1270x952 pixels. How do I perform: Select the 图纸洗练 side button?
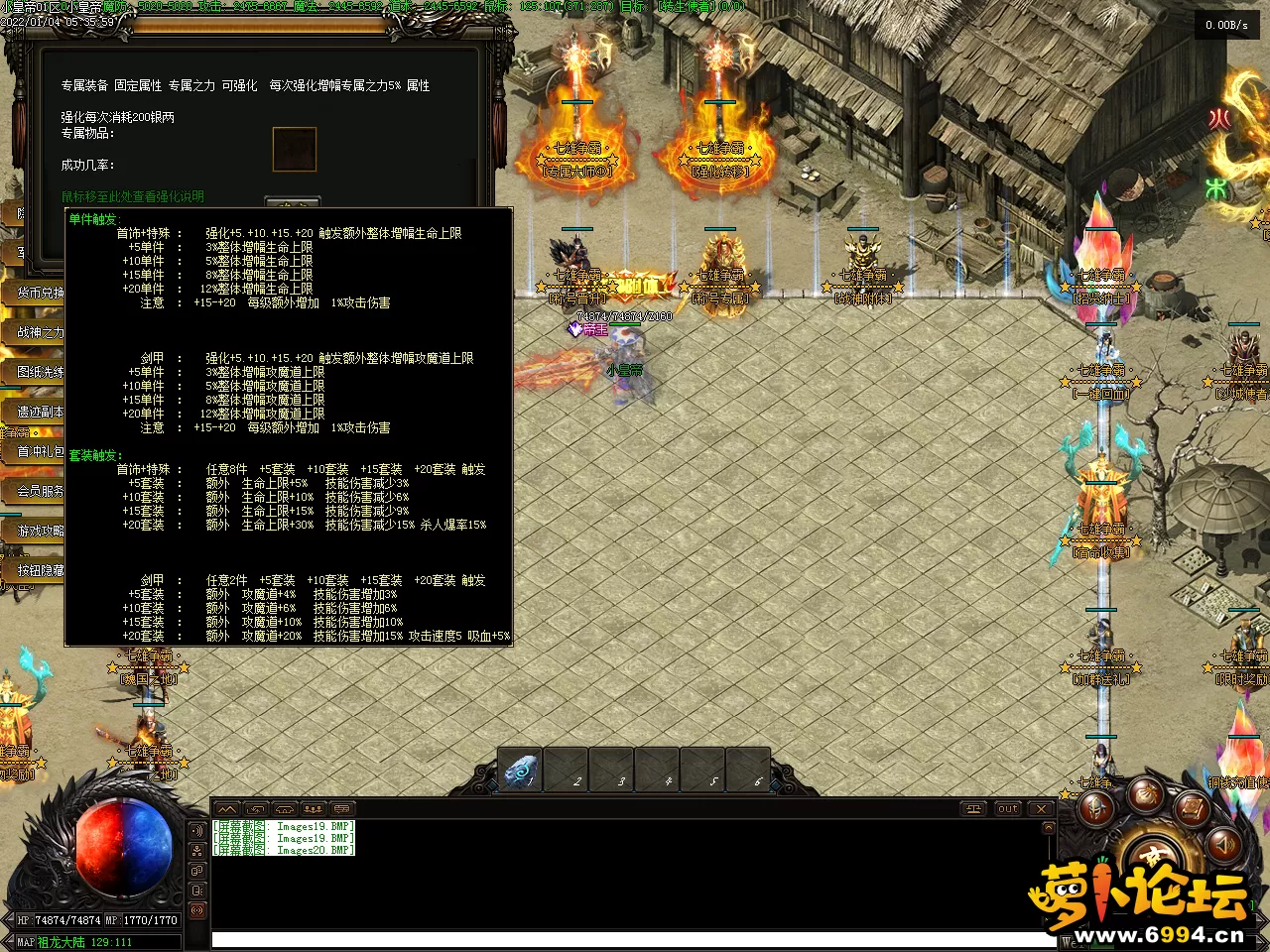pyautogui.click(x=38, y=372)
